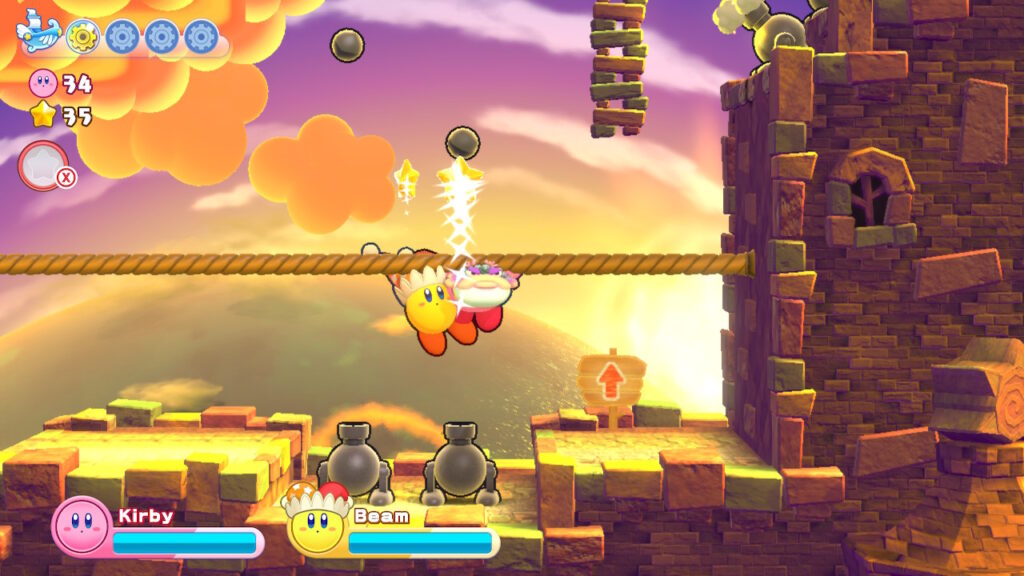This screenshot has height=576, width=1024.
Task: Click the pink Kirby lives icon
Action: [x=44, y=82]
